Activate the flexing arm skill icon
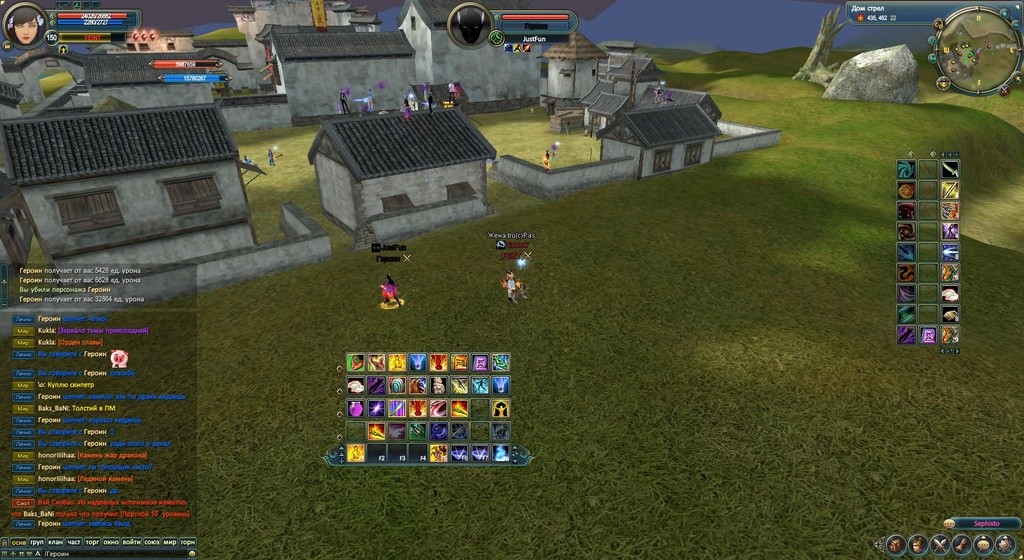 356,362
